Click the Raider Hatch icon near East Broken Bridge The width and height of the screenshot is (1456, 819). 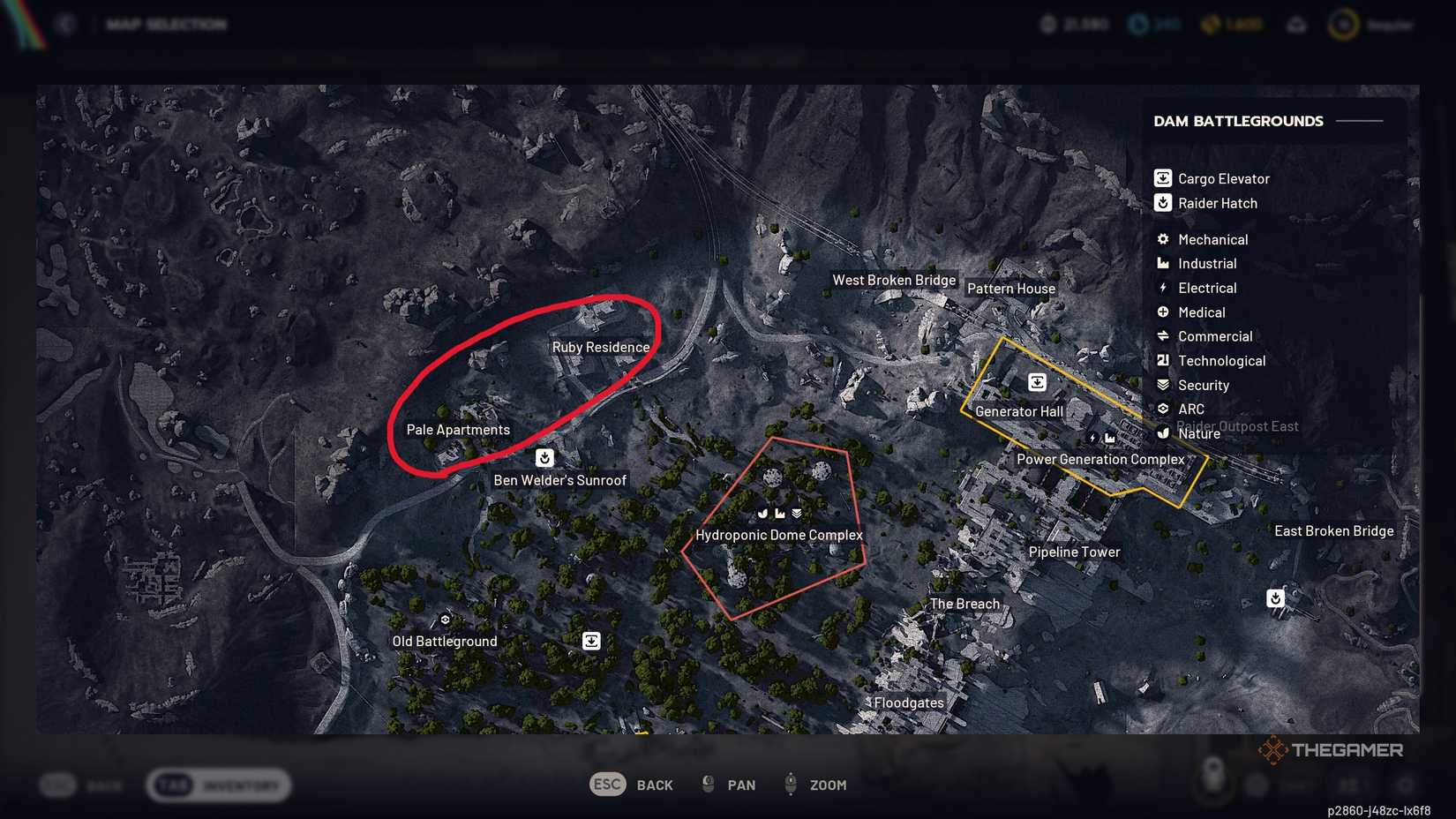tap(1276, 597)
